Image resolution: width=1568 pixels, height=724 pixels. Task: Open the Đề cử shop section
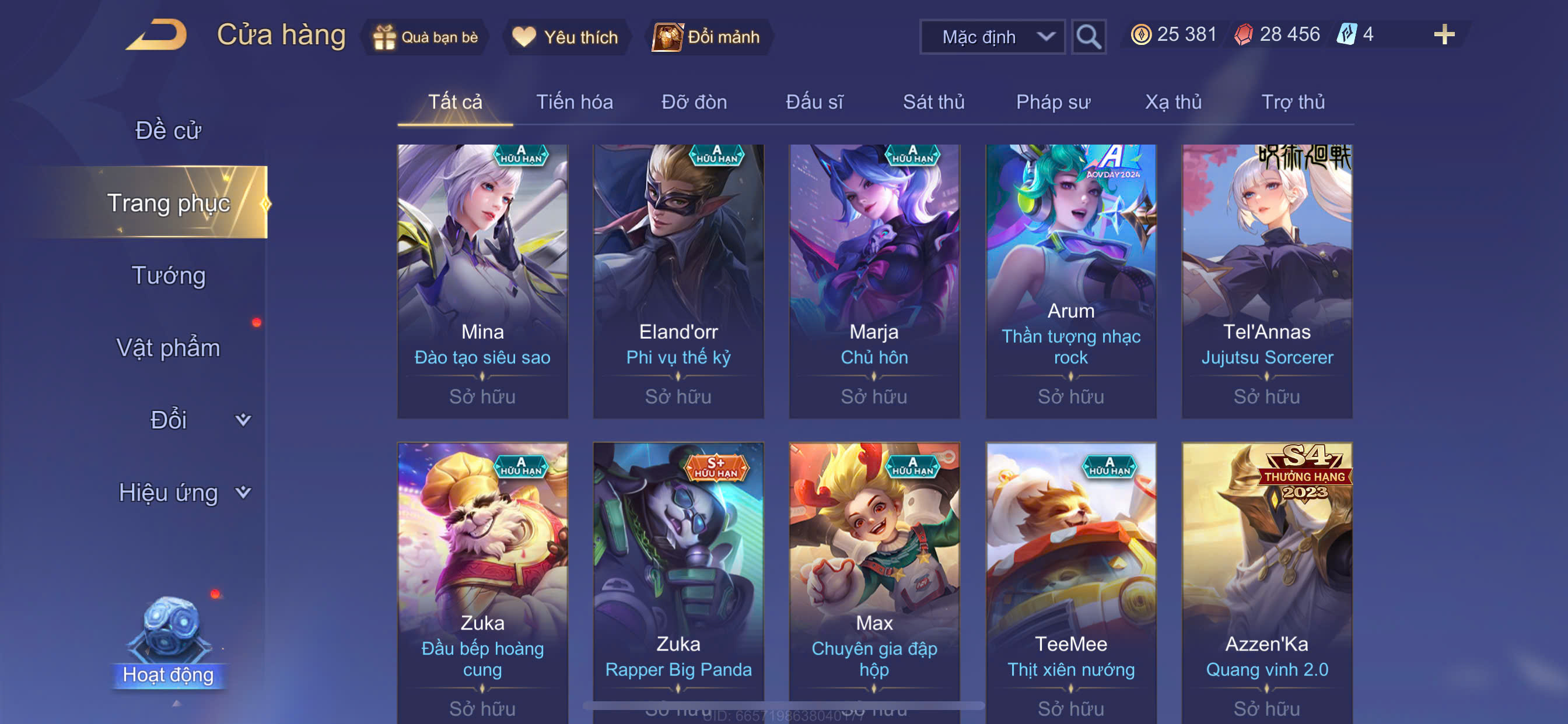[168, 131]
